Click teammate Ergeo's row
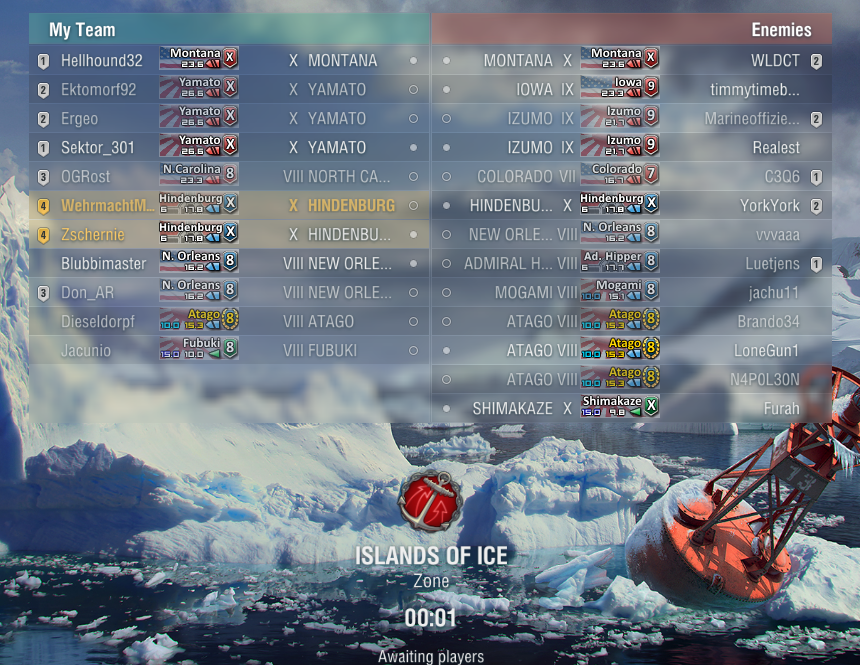 pos(79,119)
